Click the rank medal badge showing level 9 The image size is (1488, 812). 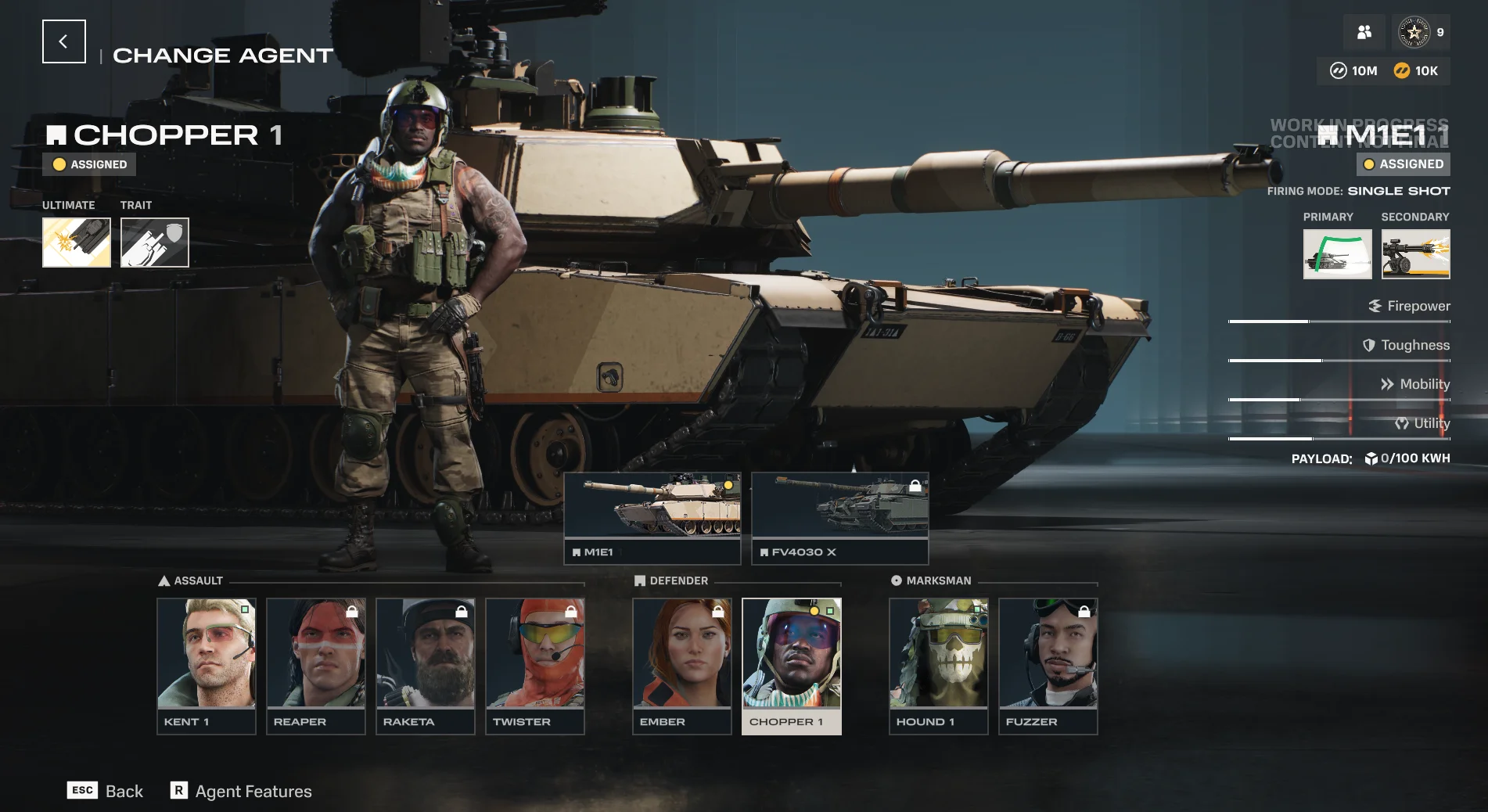pyautogui.click(x=1414, y=32)
